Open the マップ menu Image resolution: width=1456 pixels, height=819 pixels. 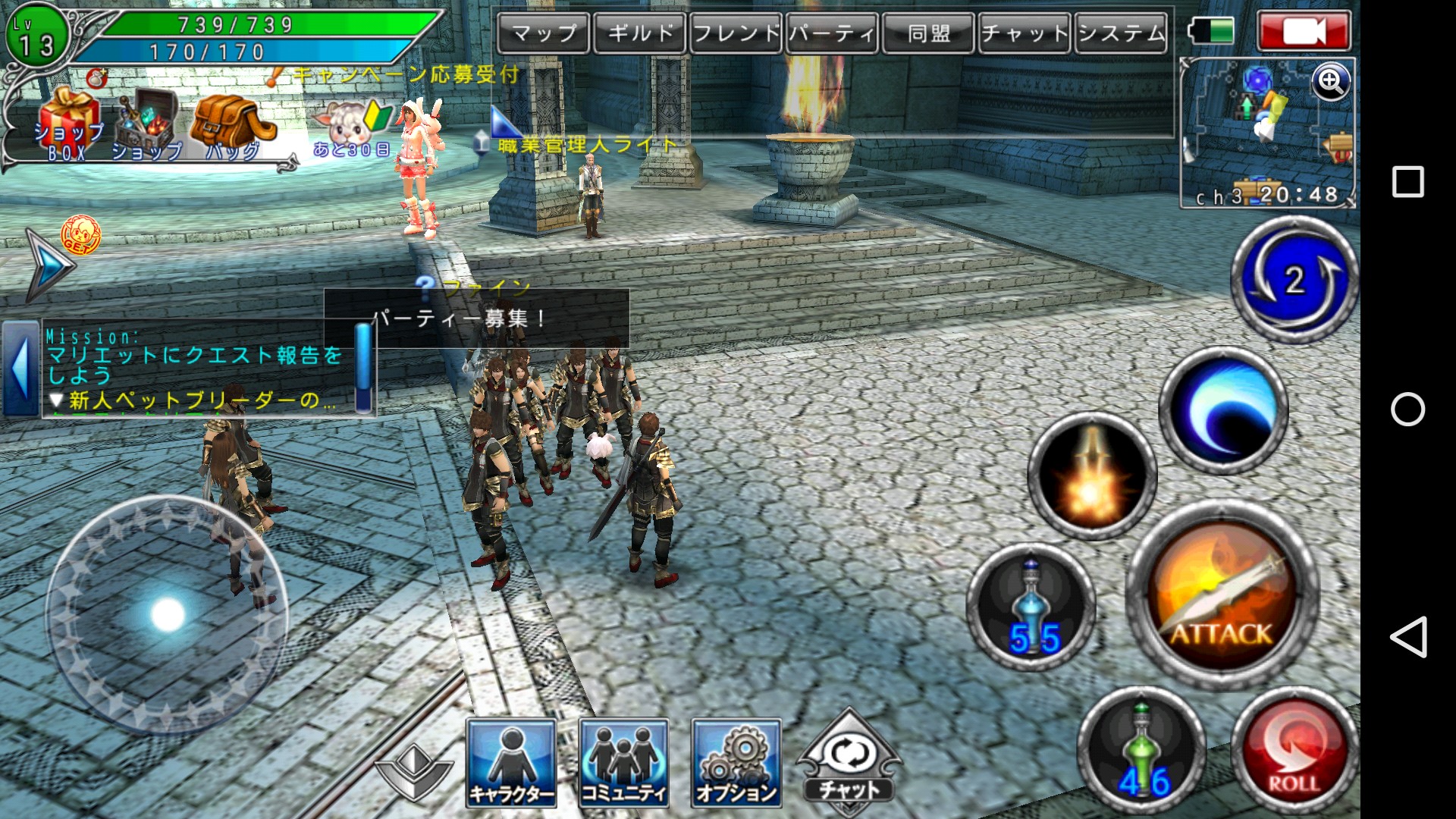(x=544, y=33)
